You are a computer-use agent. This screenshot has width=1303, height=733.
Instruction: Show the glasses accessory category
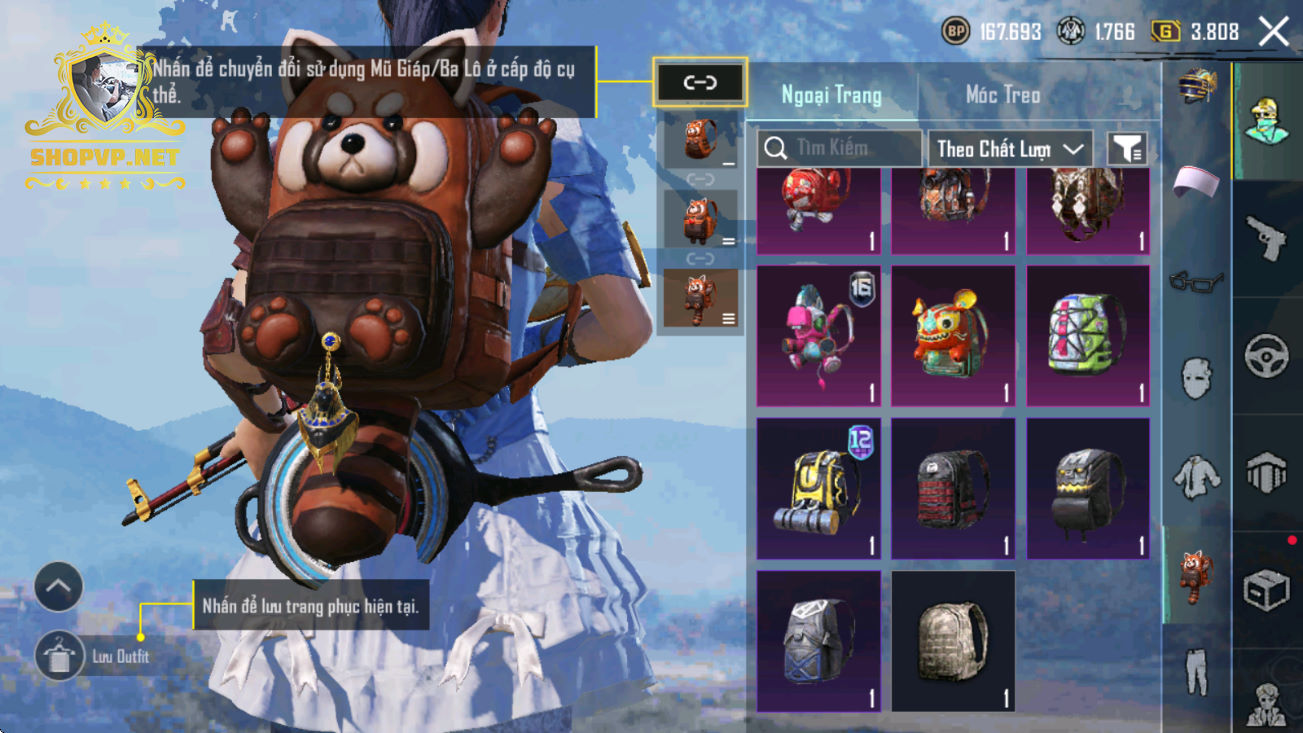[x=1197, y=283]
